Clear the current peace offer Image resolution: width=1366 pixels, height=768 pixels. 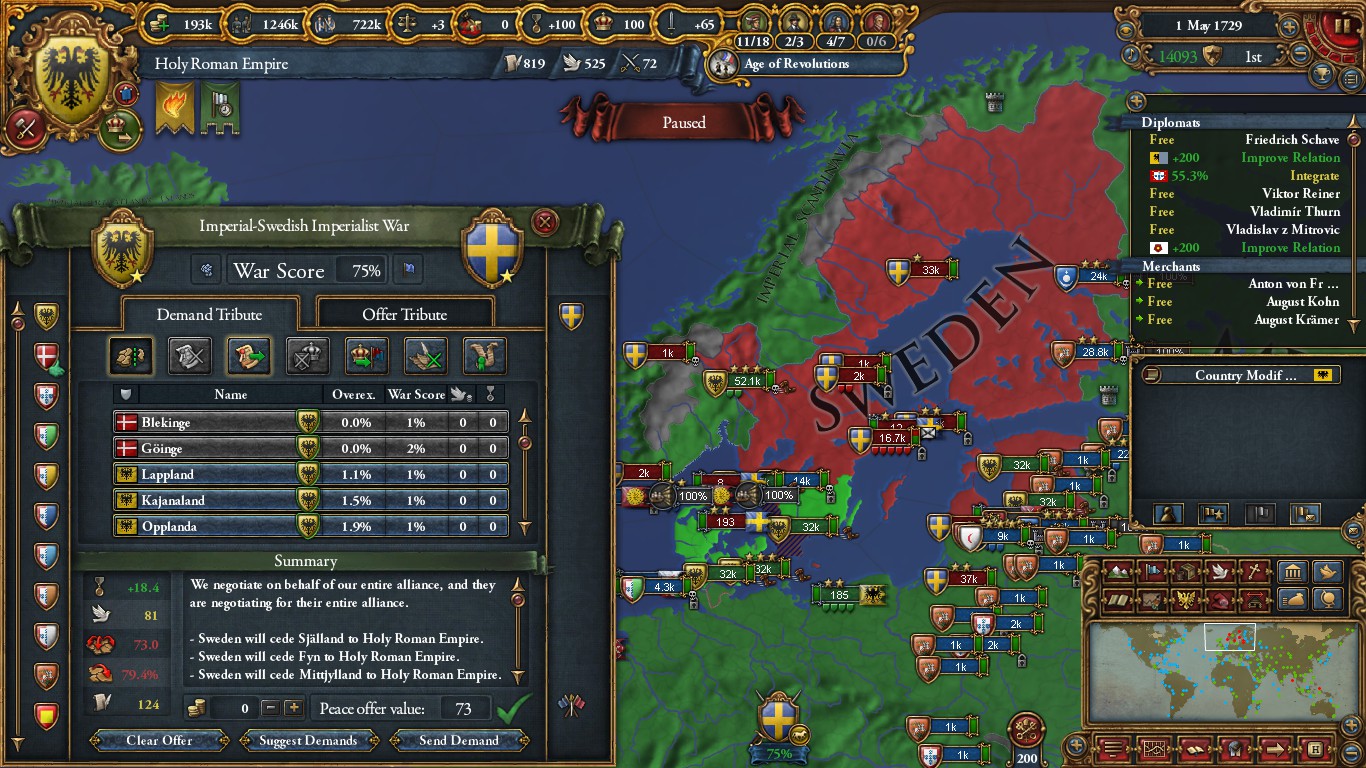tap(159, 741)
